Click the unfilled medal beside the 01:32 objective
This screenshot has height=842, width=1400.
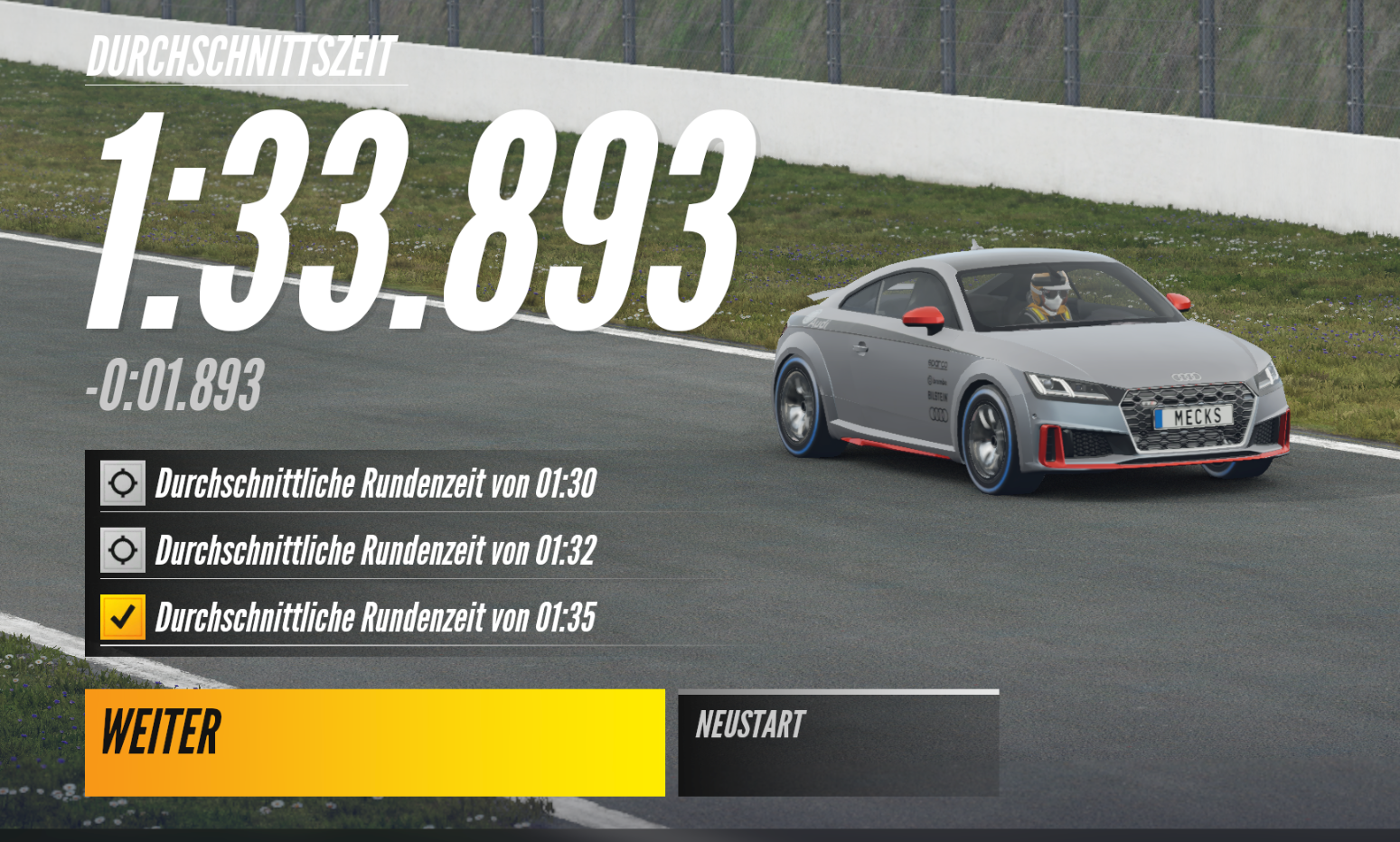pos(123,548)
